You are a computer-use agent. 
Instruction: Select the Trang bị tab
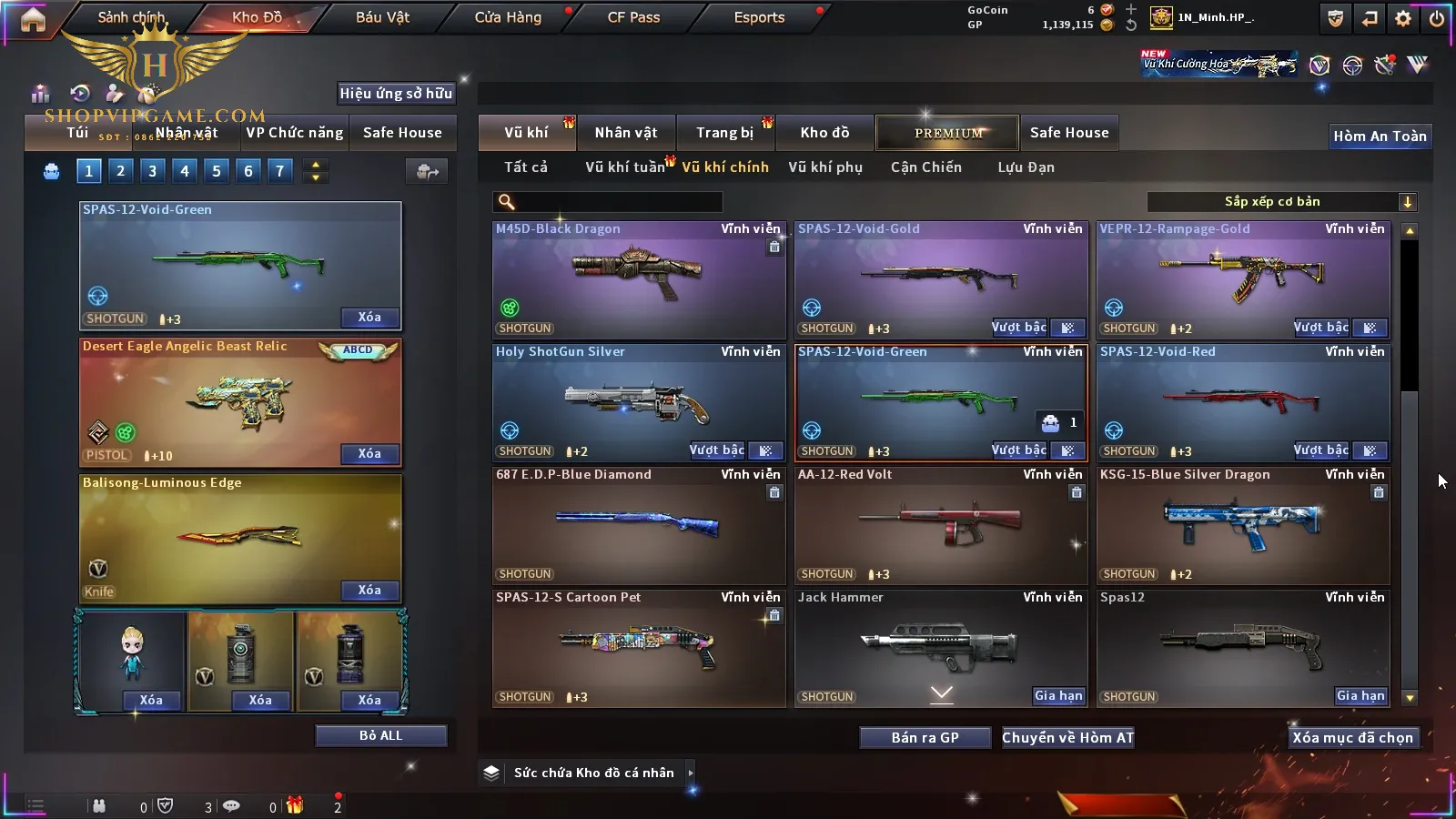(x=724, y=133)
